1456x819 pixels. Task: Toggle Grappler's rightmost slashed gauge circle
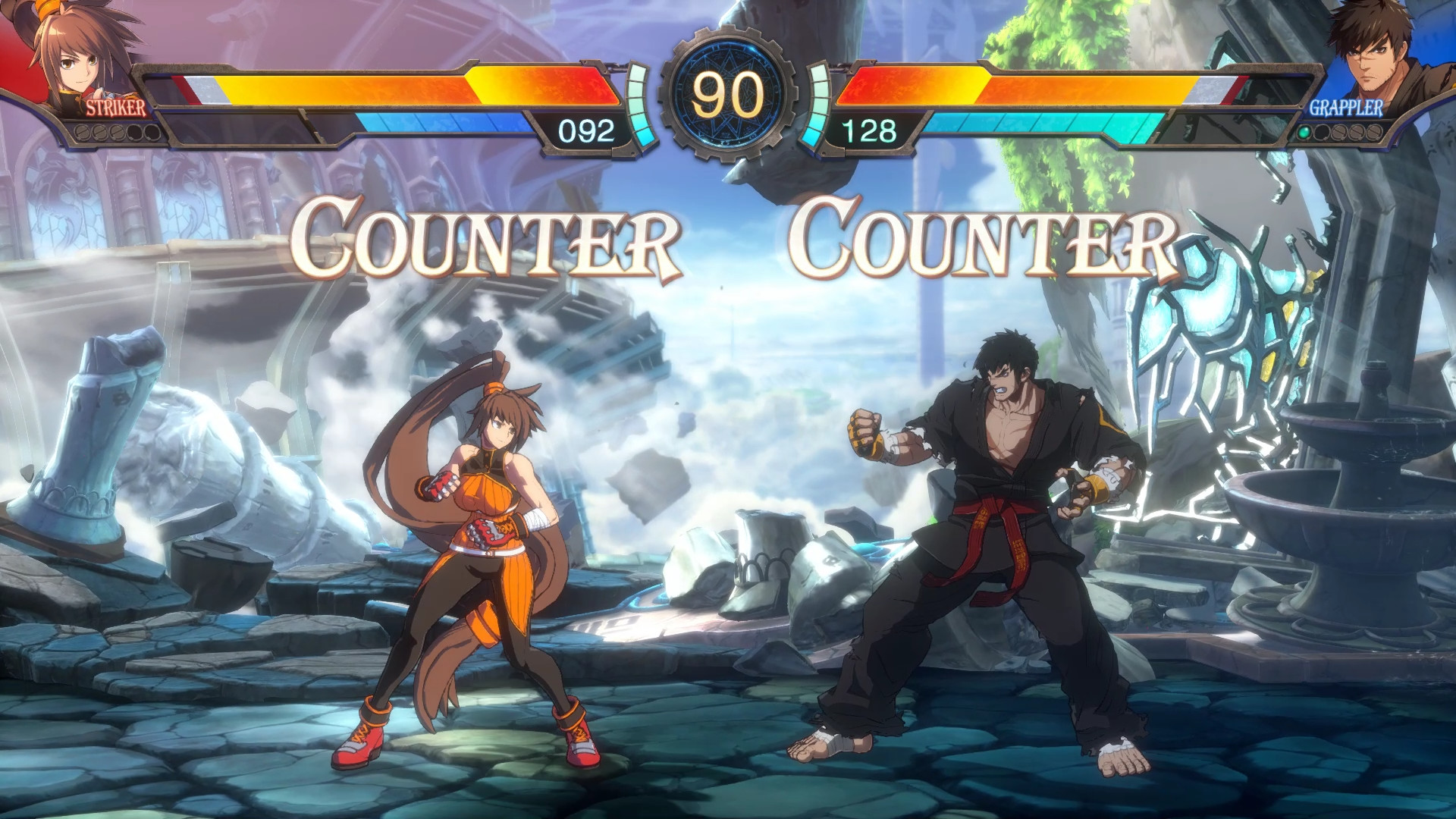pos(1374,133)
